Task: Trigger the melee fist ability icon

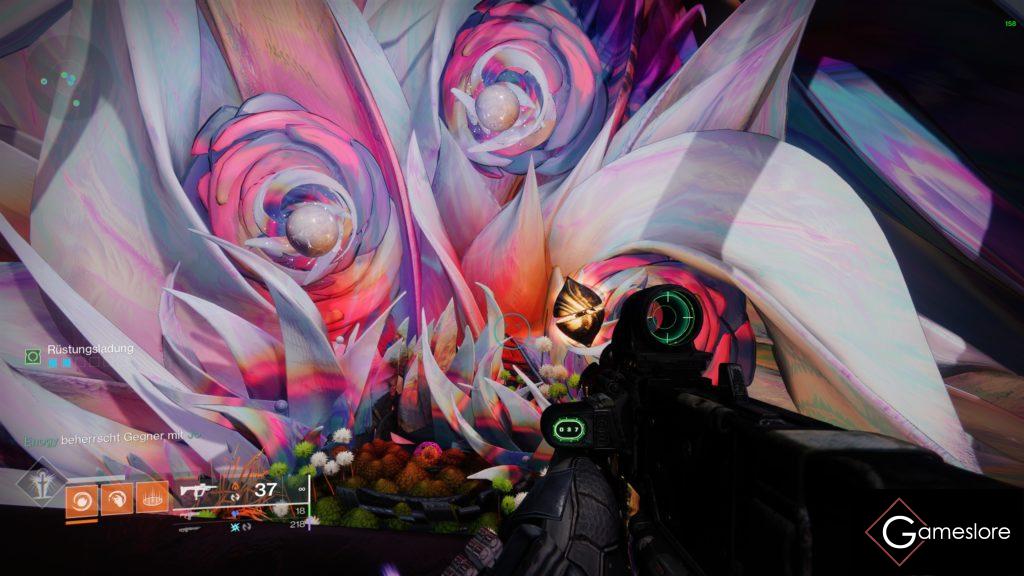Action: [117, 497]
